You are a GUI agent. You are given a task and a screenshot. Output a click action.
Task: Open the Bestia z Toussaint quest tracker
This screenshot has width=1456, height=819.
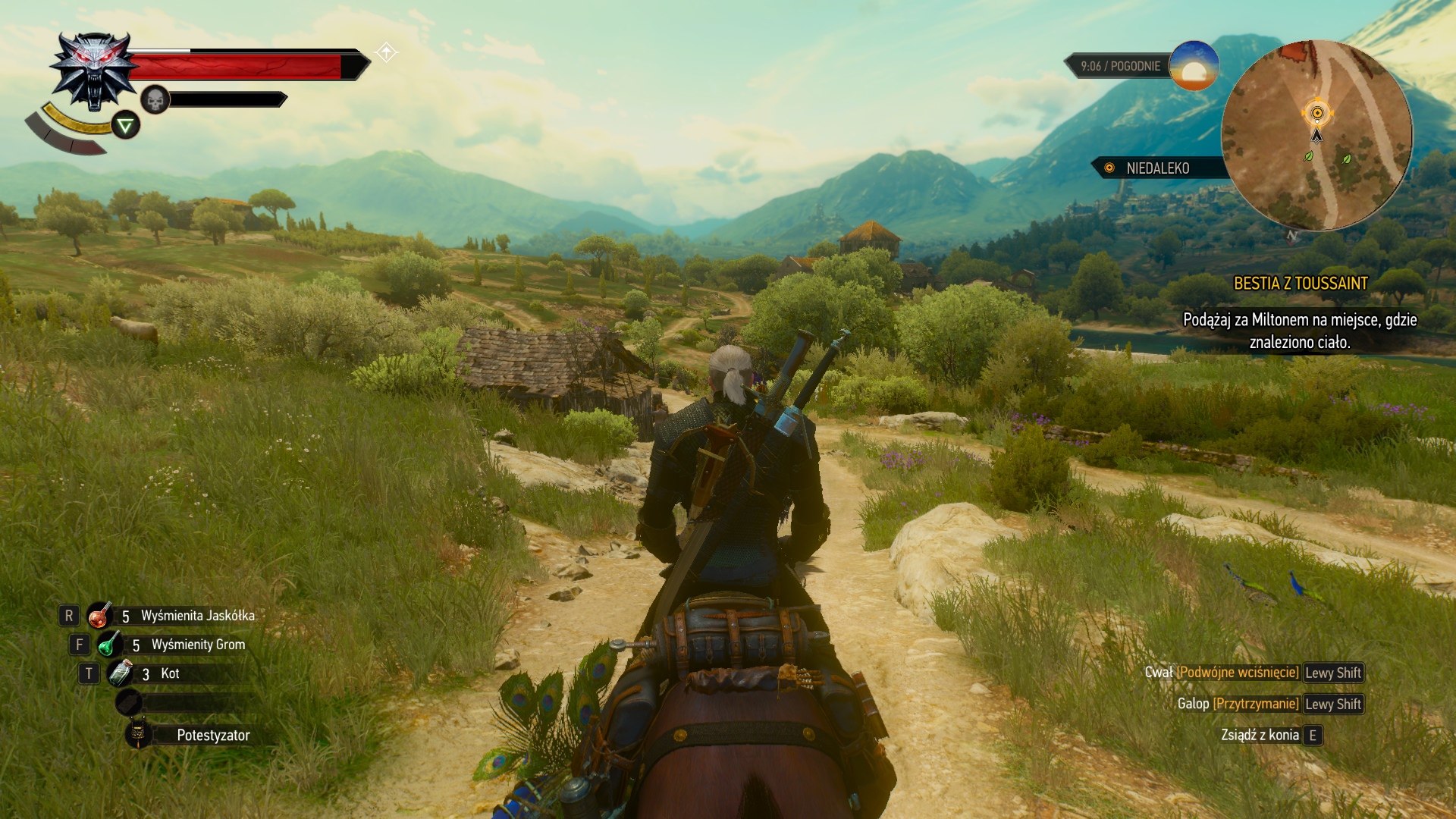(x=1300, y=284)
